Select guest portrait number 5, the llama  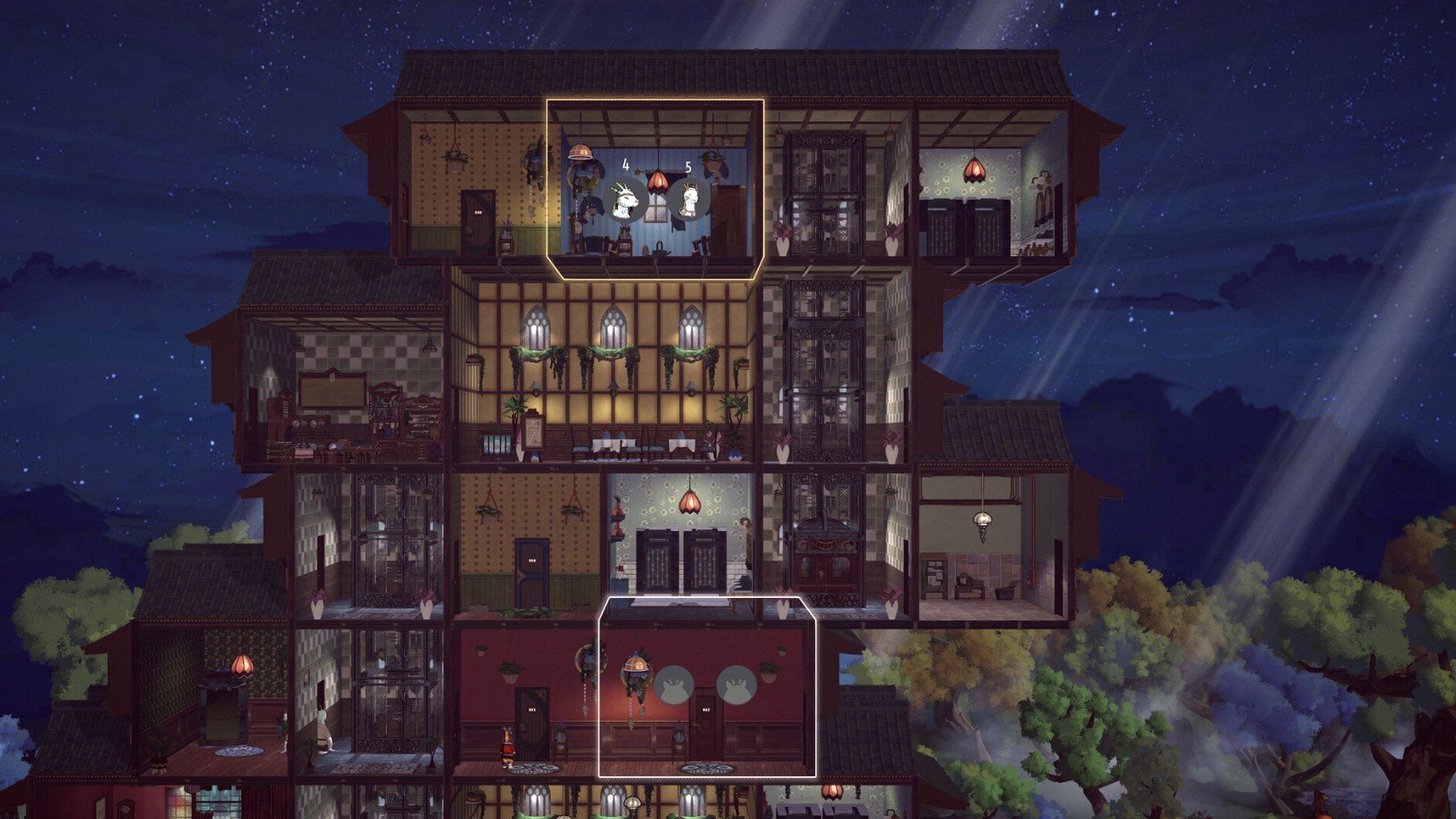click(x=688, y=198)
